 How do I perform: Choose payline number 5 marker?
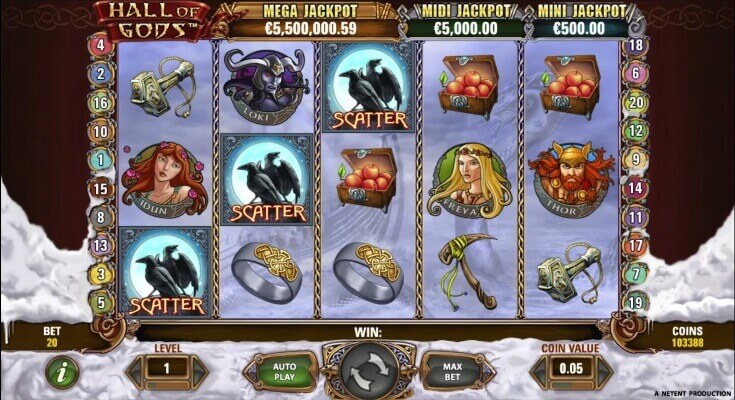pos(100,300)
